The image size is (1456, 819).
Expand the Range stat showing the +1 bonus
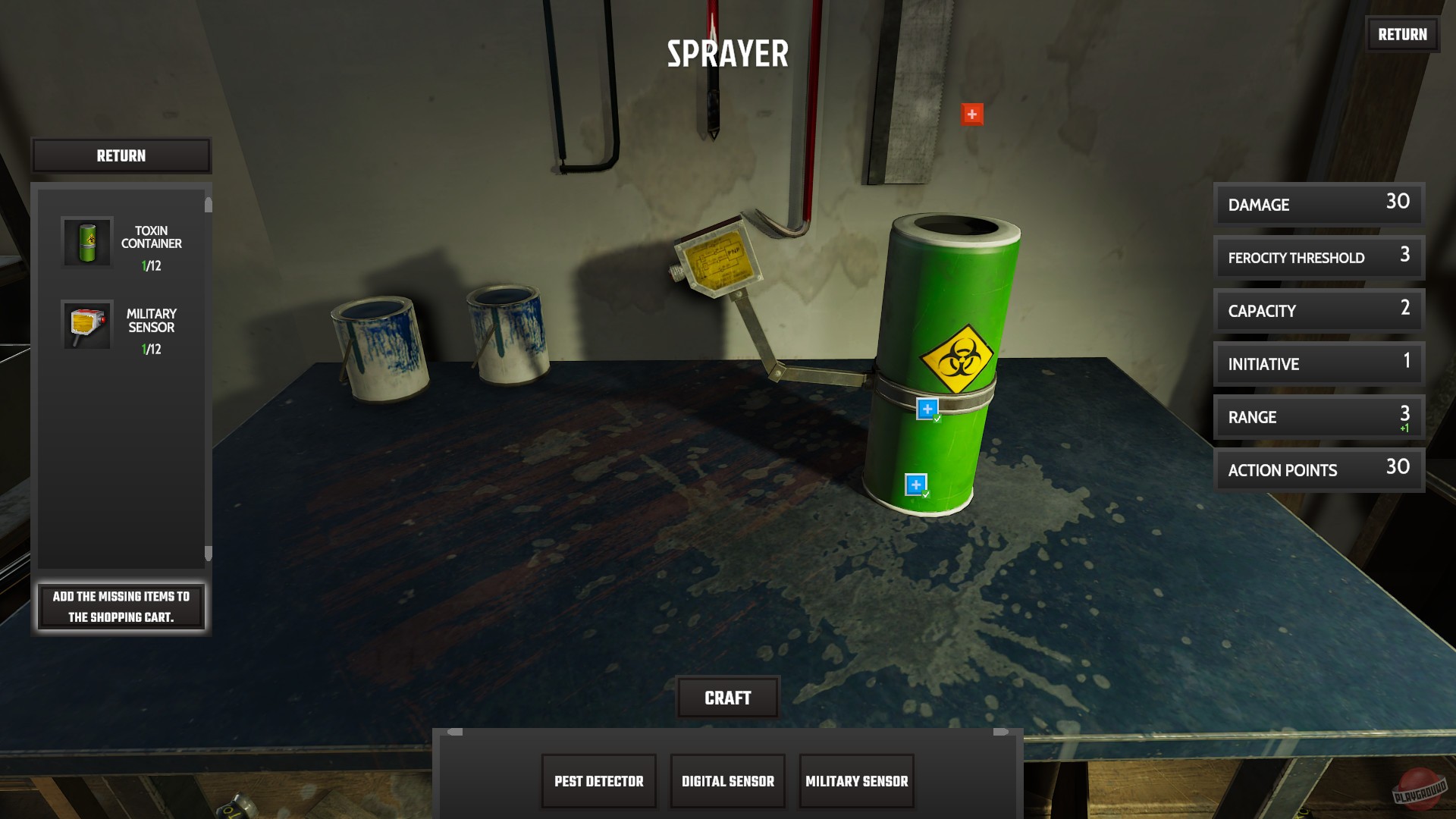pos(1318,417)
